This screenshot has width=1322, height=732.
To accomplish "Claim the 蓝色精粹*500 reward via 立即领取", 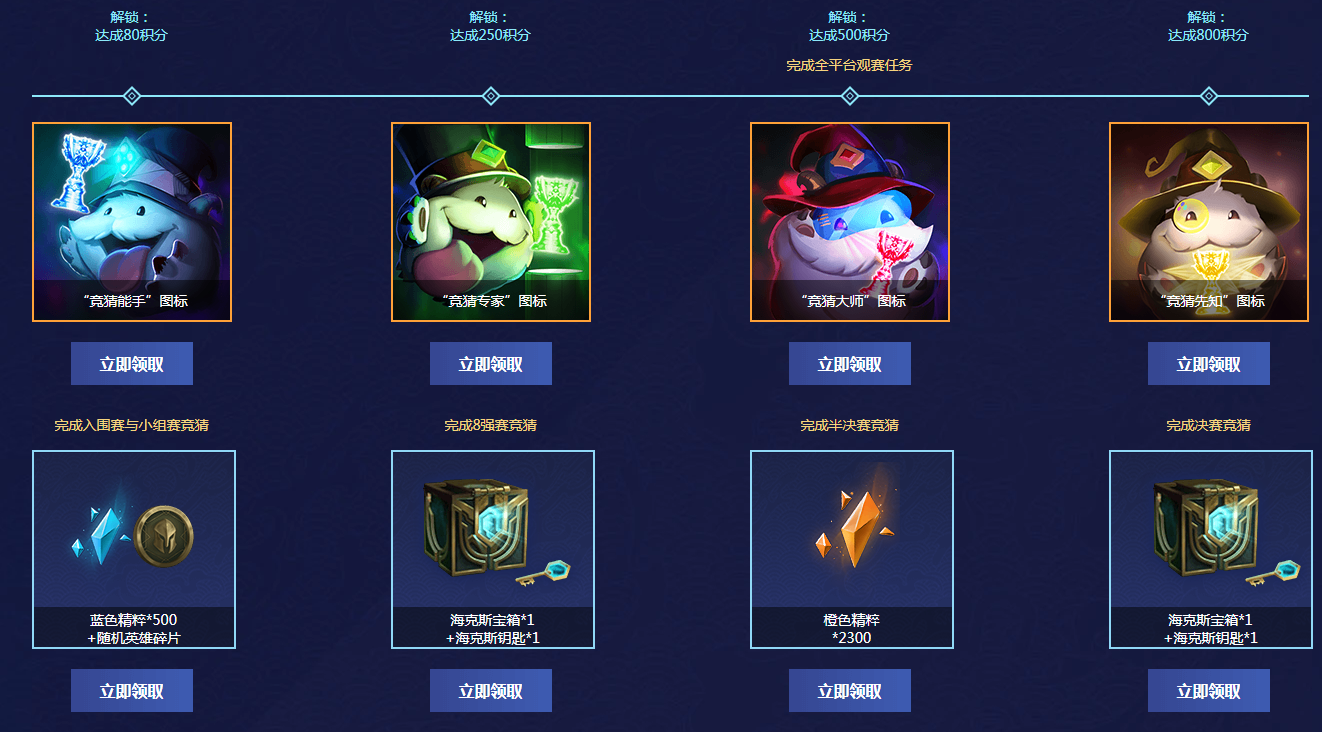I will (131, 691).
